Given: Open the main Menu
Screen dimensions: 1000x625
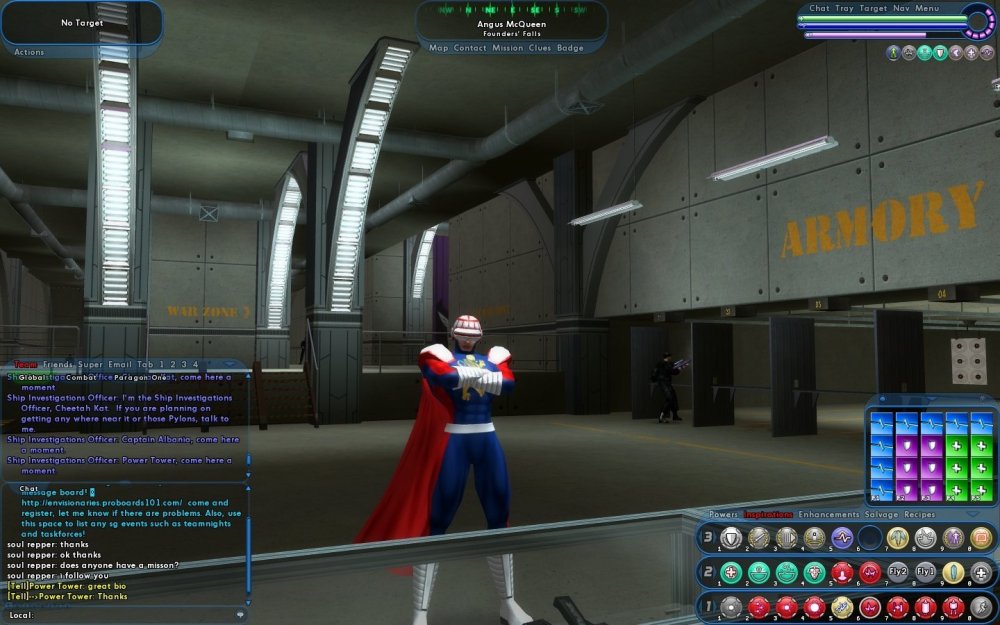Looking at the screenshot, I should click(927, 9).
